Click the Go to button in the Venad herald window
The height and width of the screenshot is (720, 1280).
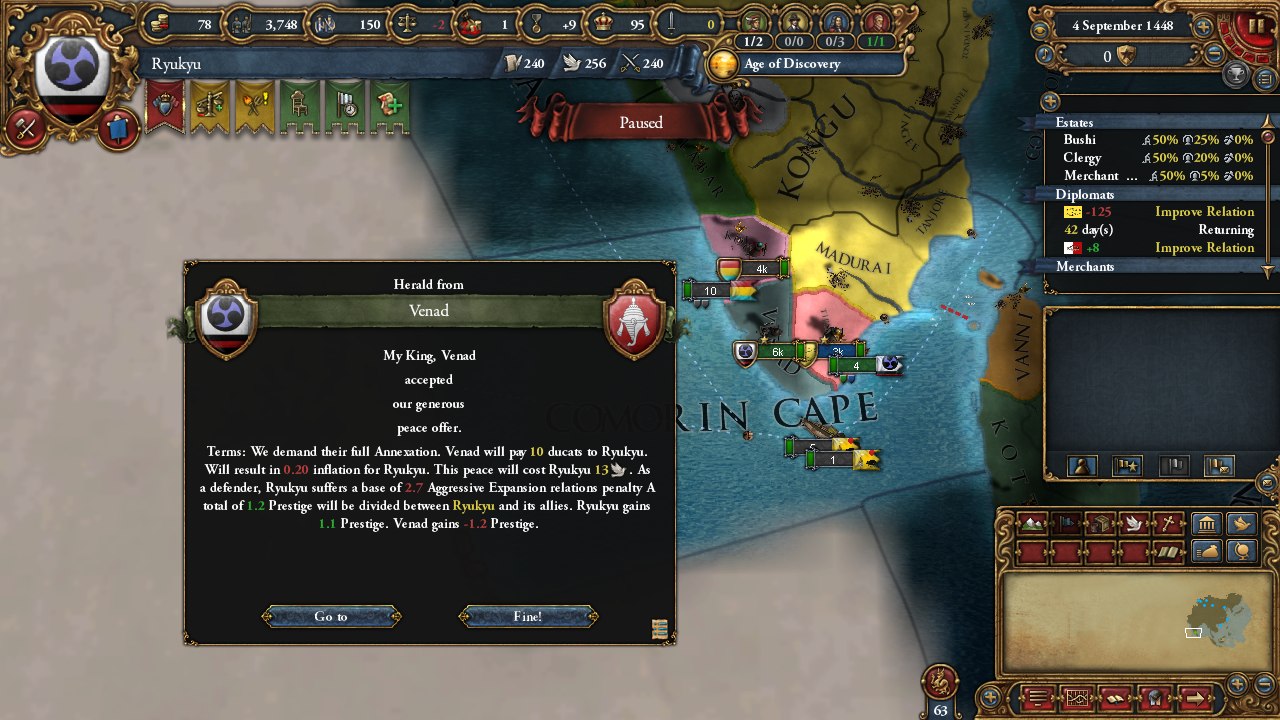[331, 616]
